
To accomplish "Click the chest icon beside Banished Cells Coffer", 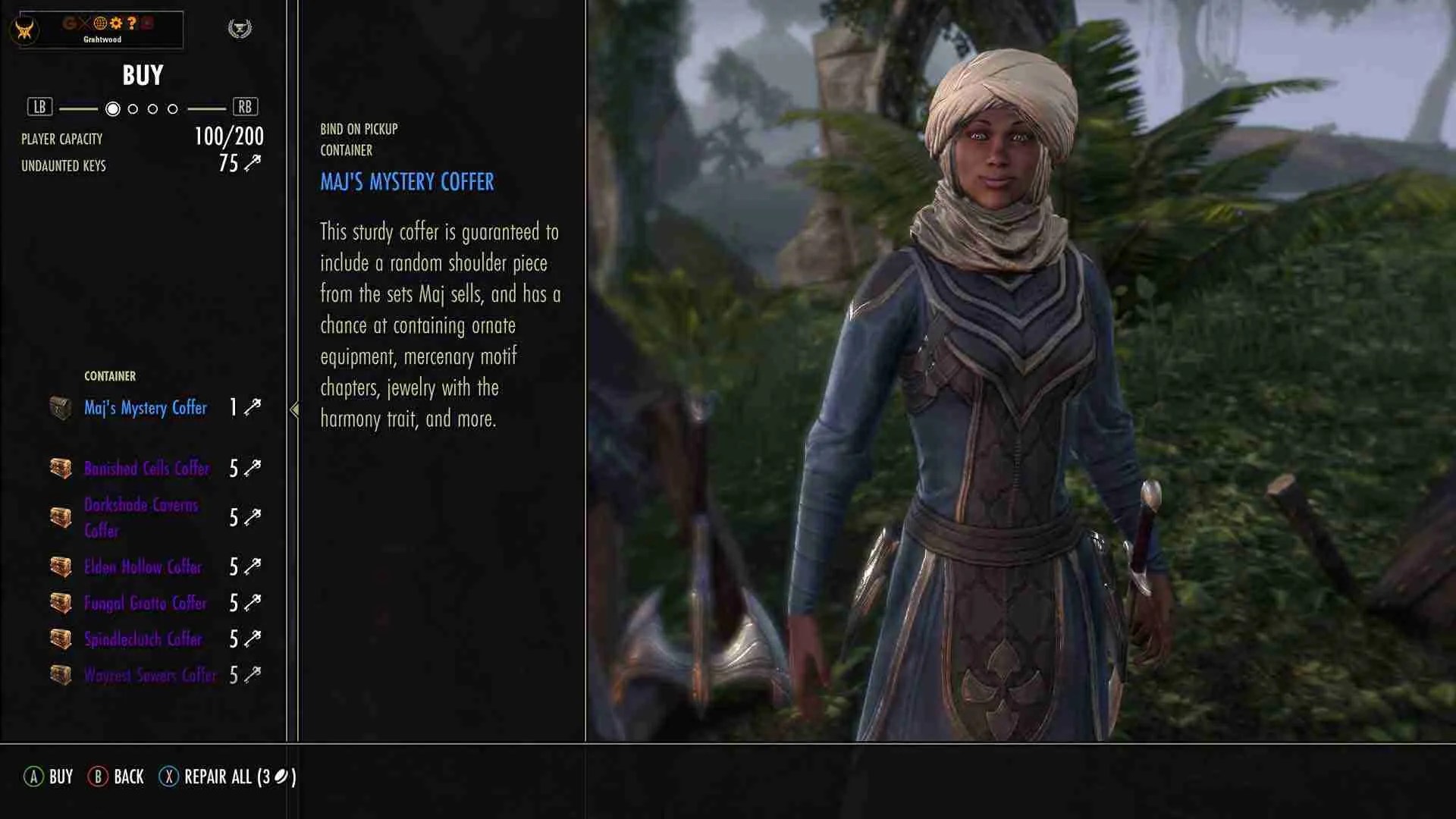I will click(59, 468).
